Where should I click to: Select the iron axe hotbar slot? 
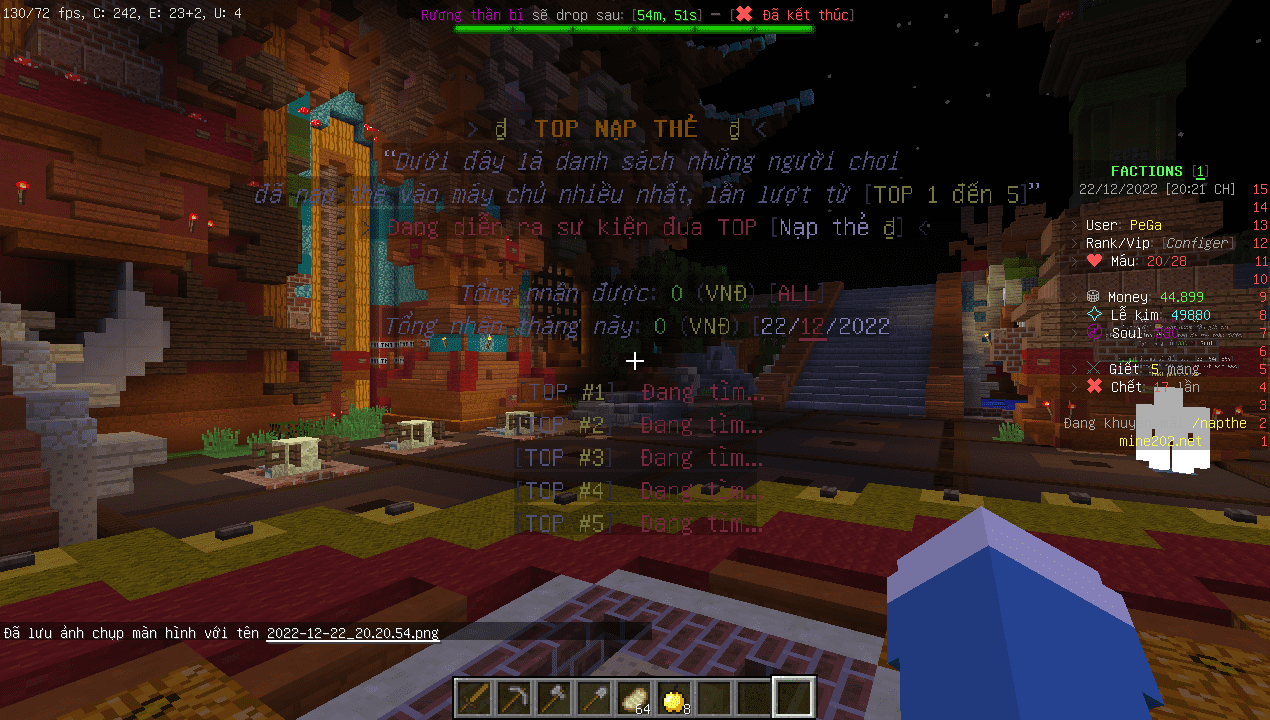556,697
